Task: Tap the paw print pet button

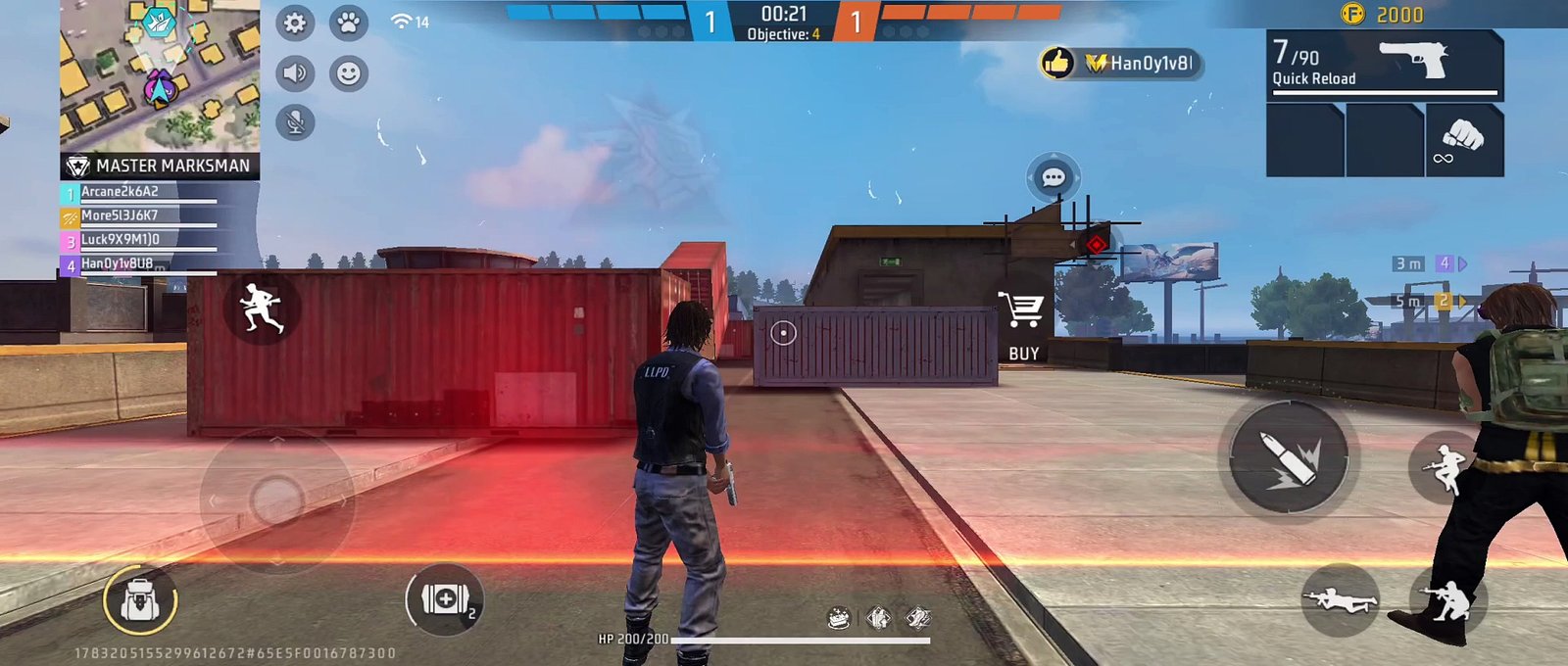Action: click(348, 23)
